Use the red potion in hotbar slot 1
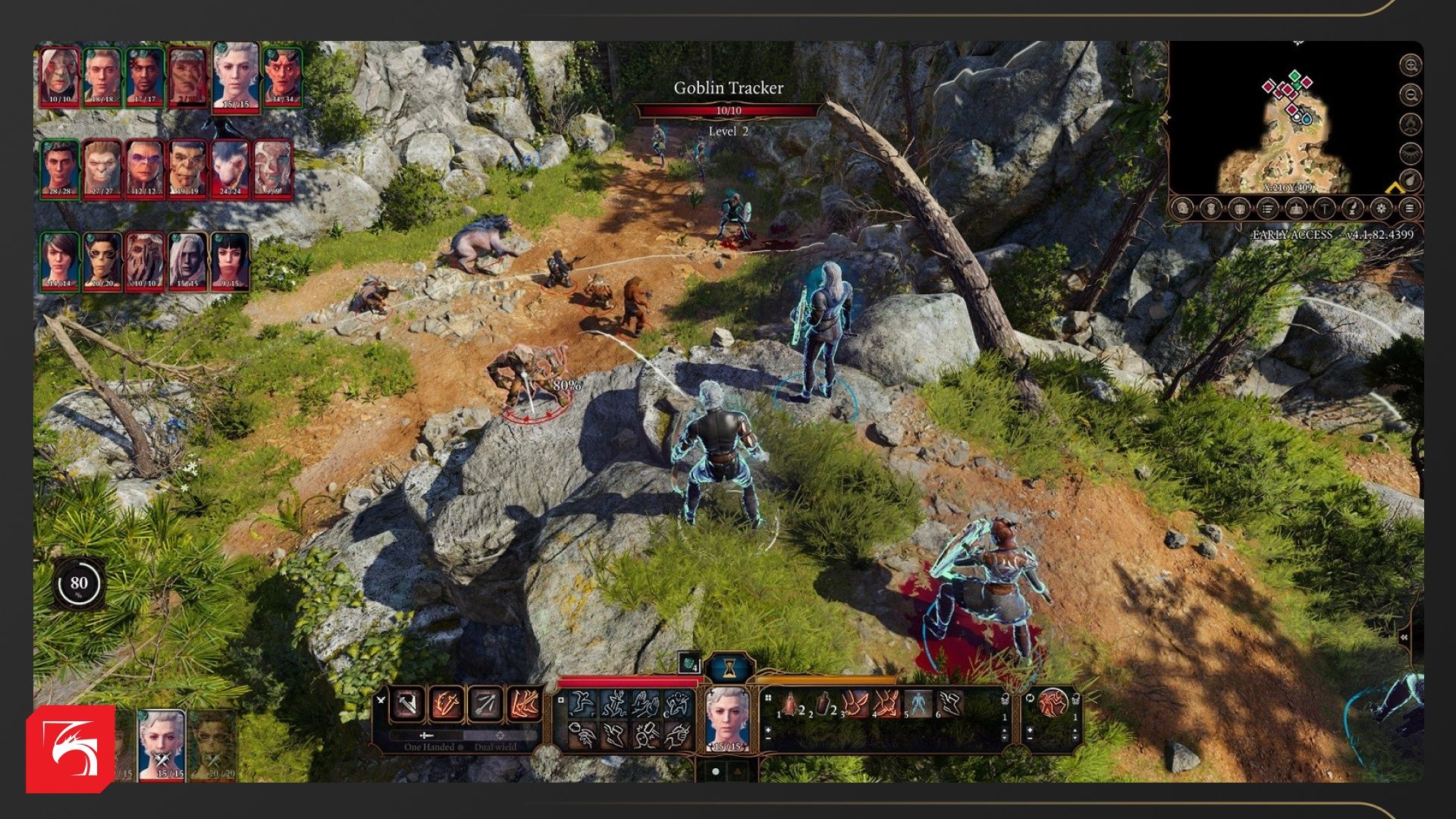 [x=791, y=704]
